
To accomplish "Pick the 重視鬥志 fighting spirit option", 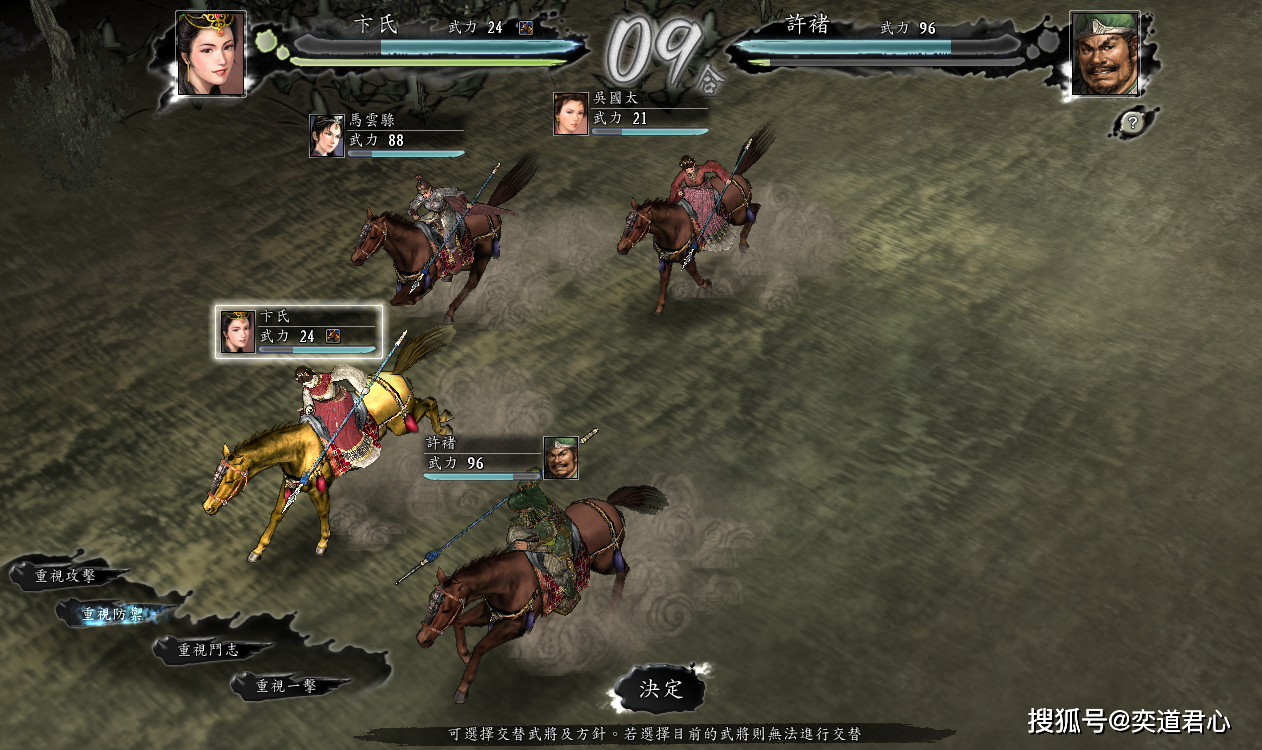I will point(211,650).
